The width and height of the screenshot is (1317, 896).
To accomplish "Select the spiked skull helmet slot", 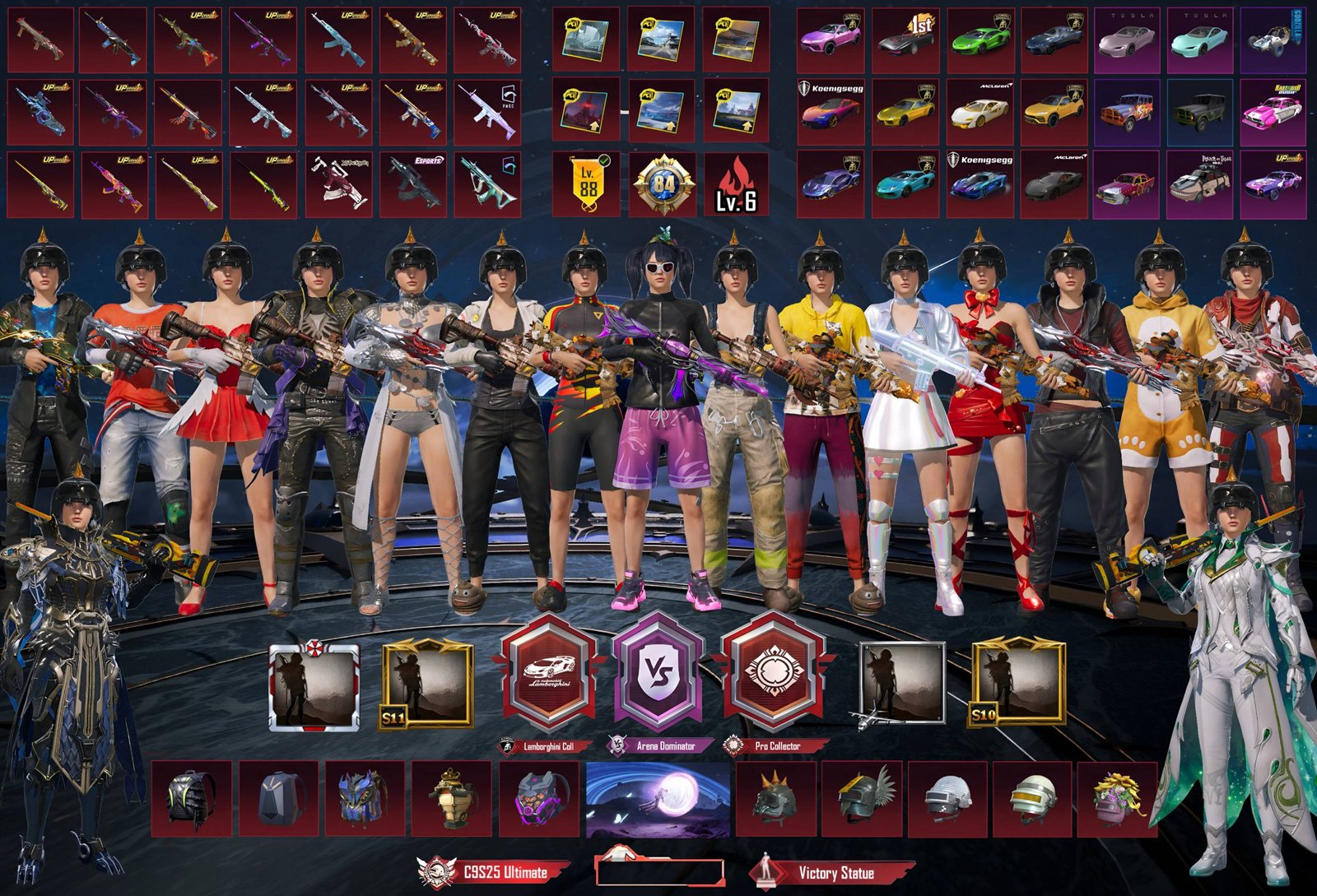I will point(775,799).
